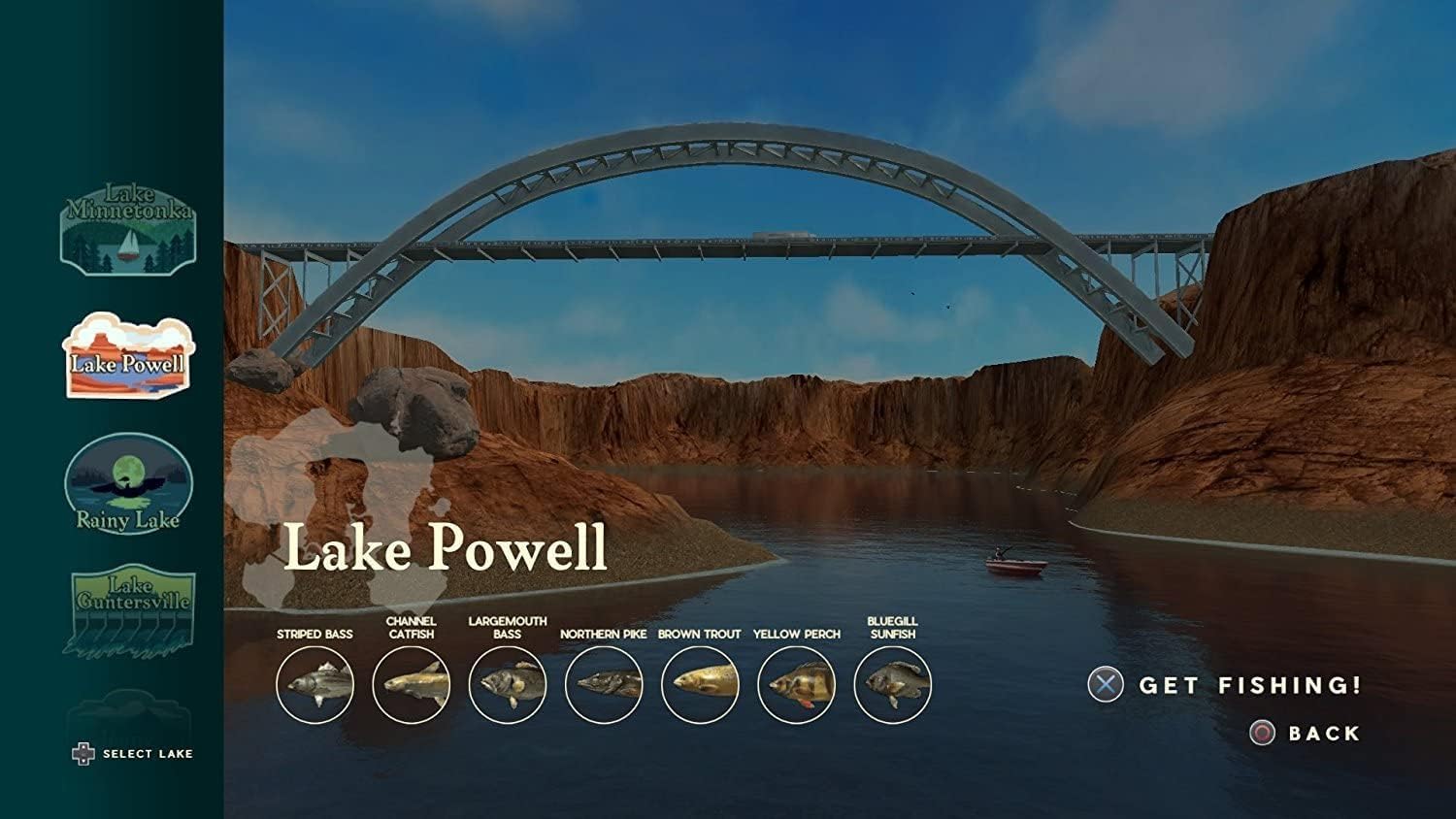Choose the Lake Powell badge
1456x819 pixels.
point(128,356)
